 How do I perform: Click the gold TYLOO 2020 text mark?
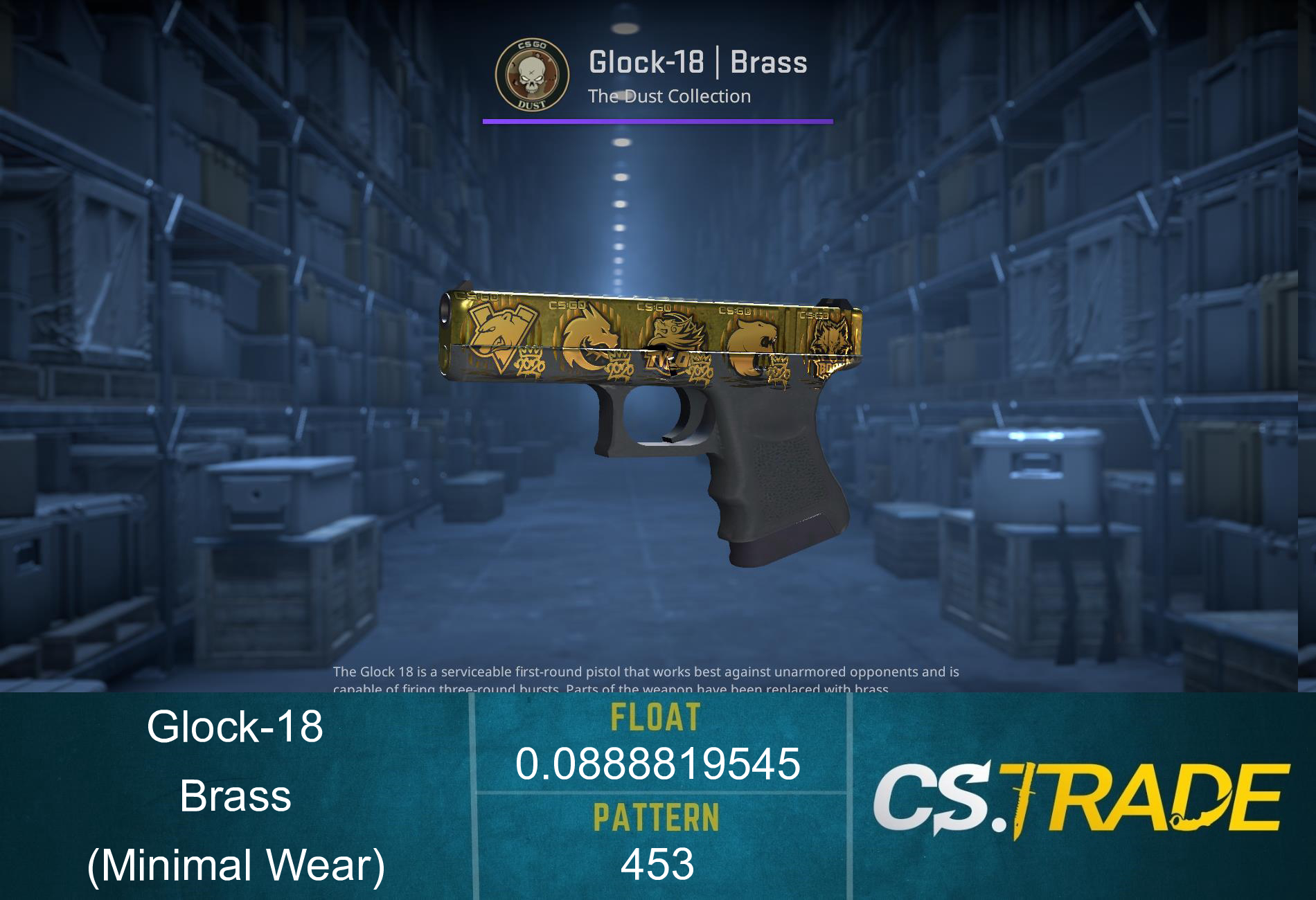666,362
